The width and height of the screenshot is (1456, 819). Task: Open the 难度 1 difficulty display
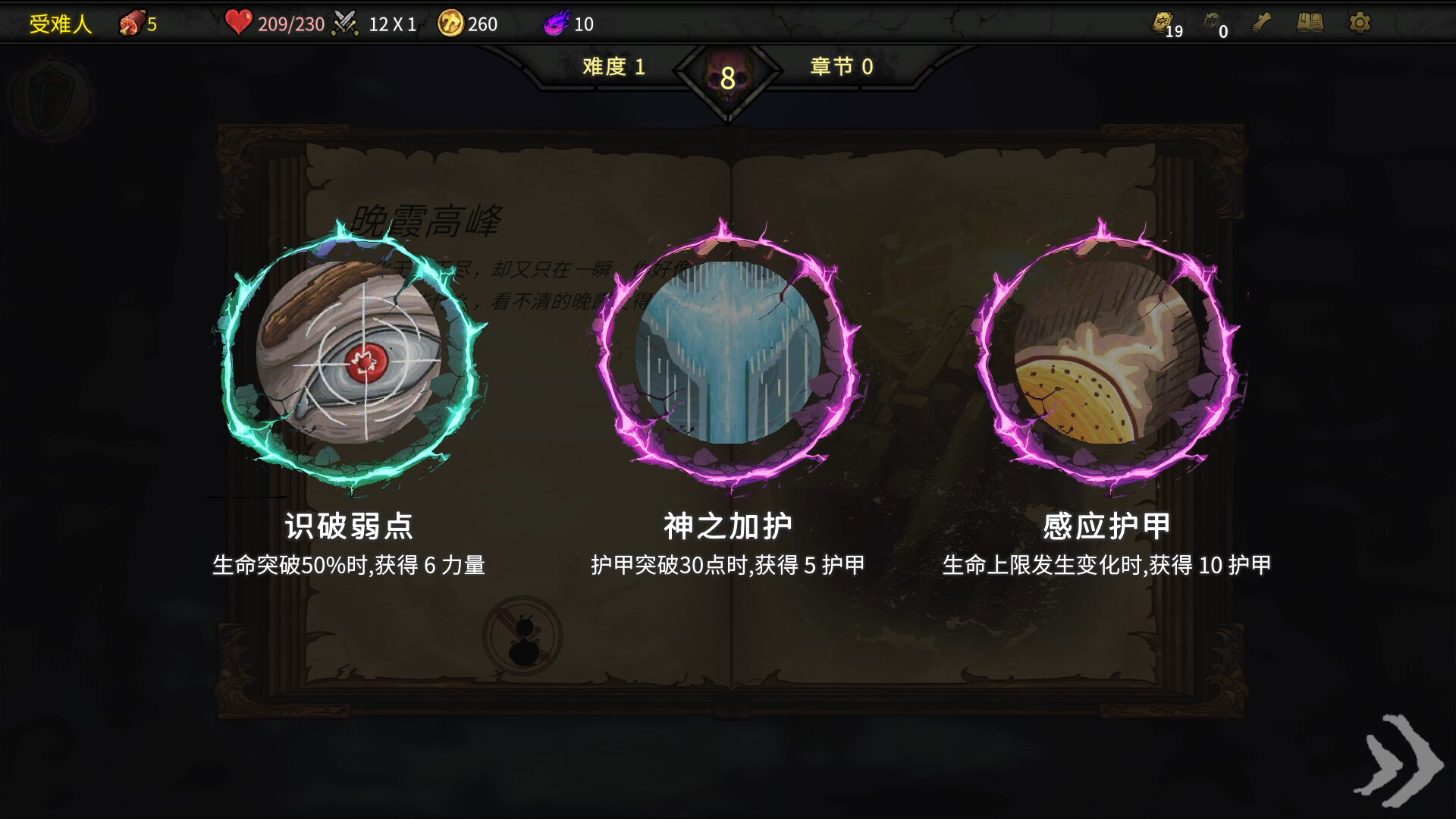[x=614, y=67]
